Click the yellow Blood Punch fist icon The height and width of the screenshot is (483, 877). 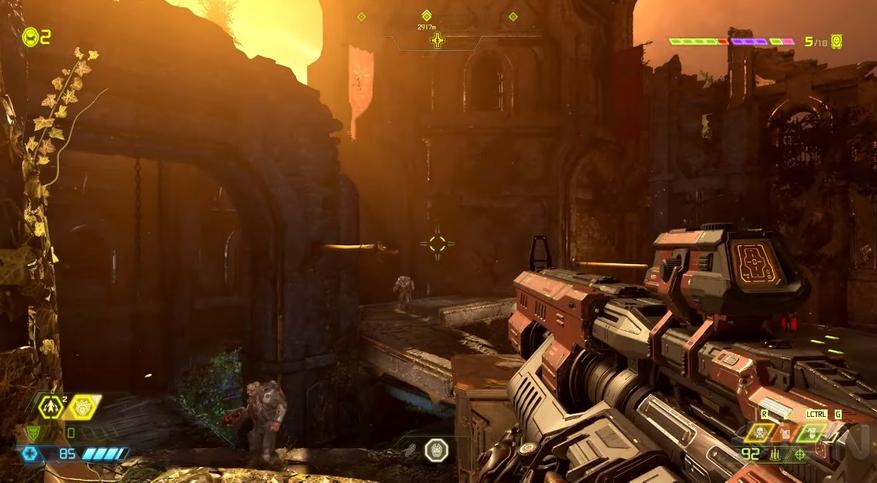point(84,406)
